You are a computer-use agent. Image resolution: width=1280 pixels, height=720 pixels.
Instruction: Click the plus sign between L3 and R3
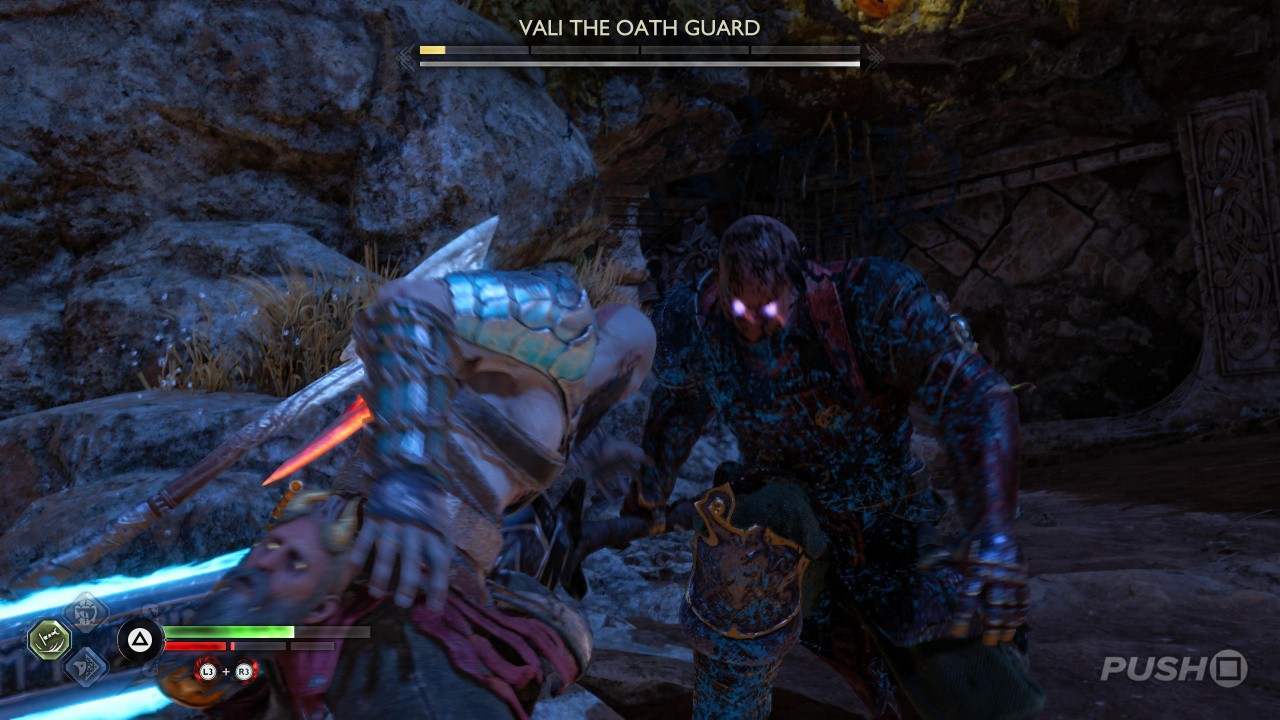point(225,671)
